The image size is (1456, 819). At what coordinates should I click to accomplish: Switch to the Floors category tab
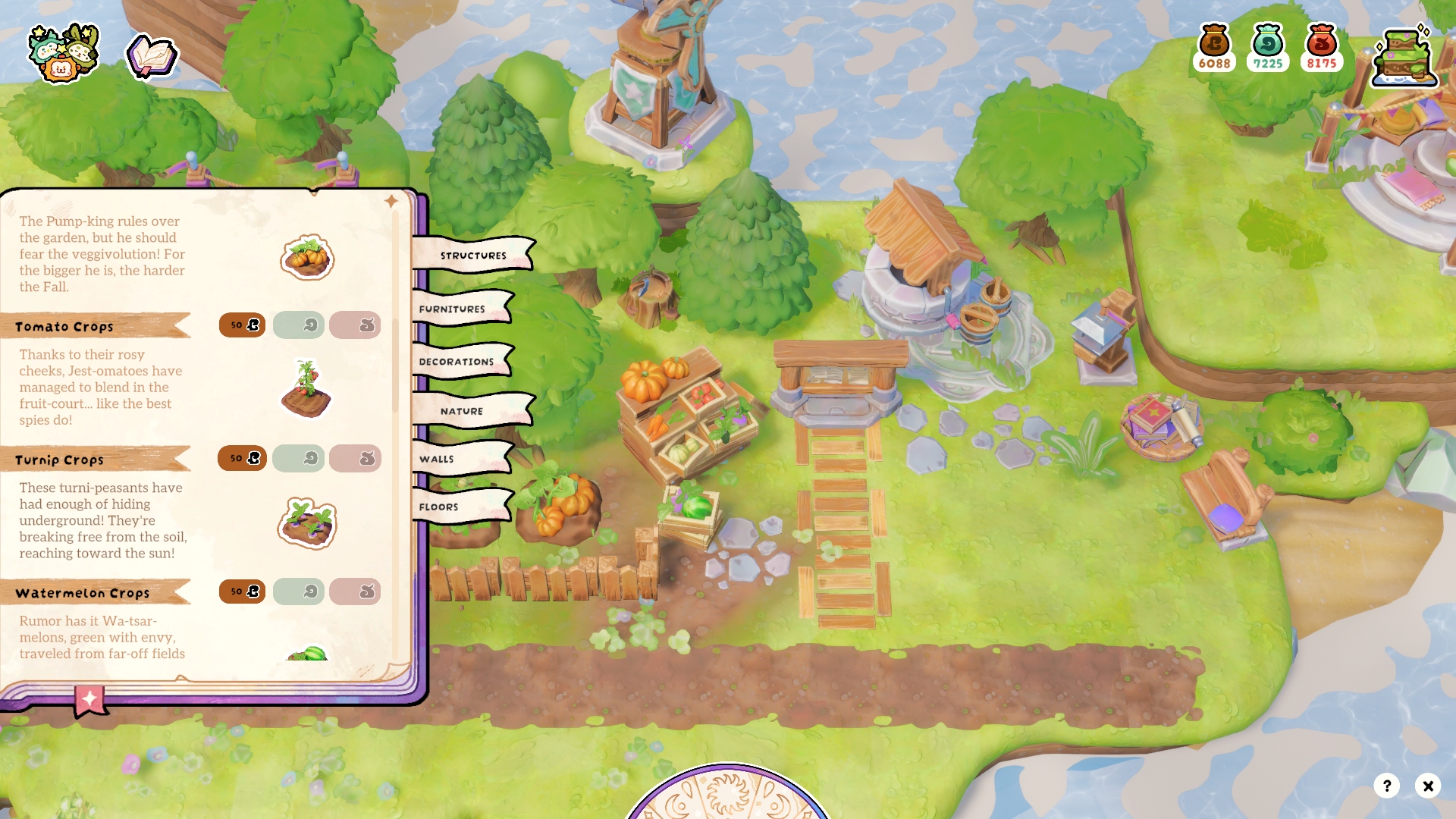[439, 507]
